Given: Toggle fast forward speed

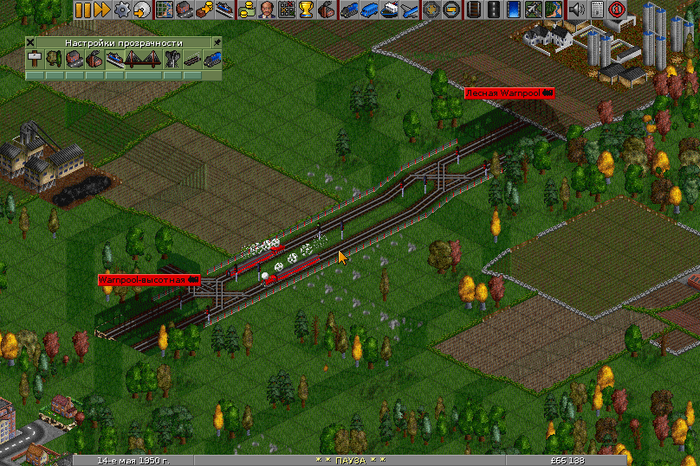Looking at the screenshot, I should click(101, 10).
